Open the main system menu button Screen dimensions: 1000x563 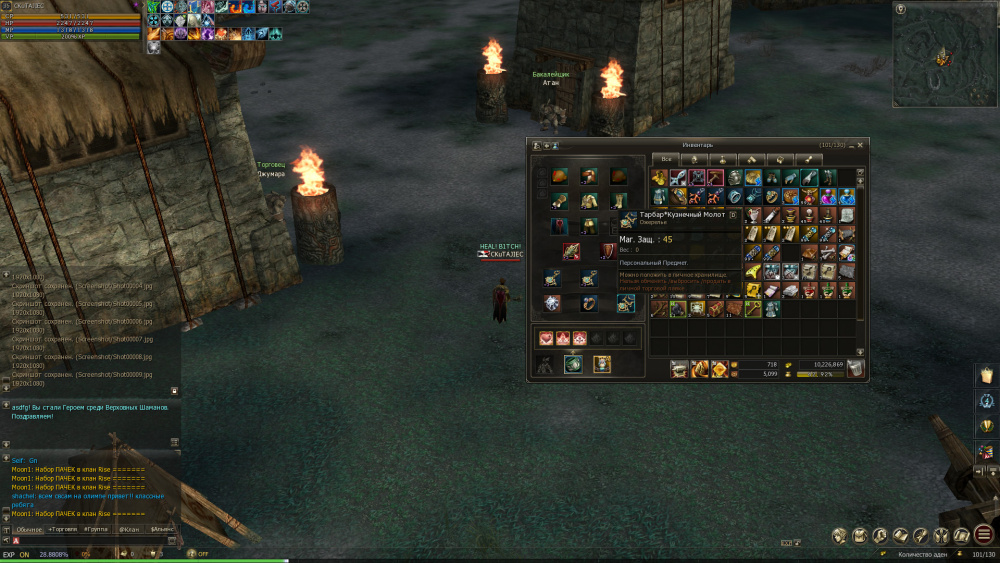pos(984,535)
